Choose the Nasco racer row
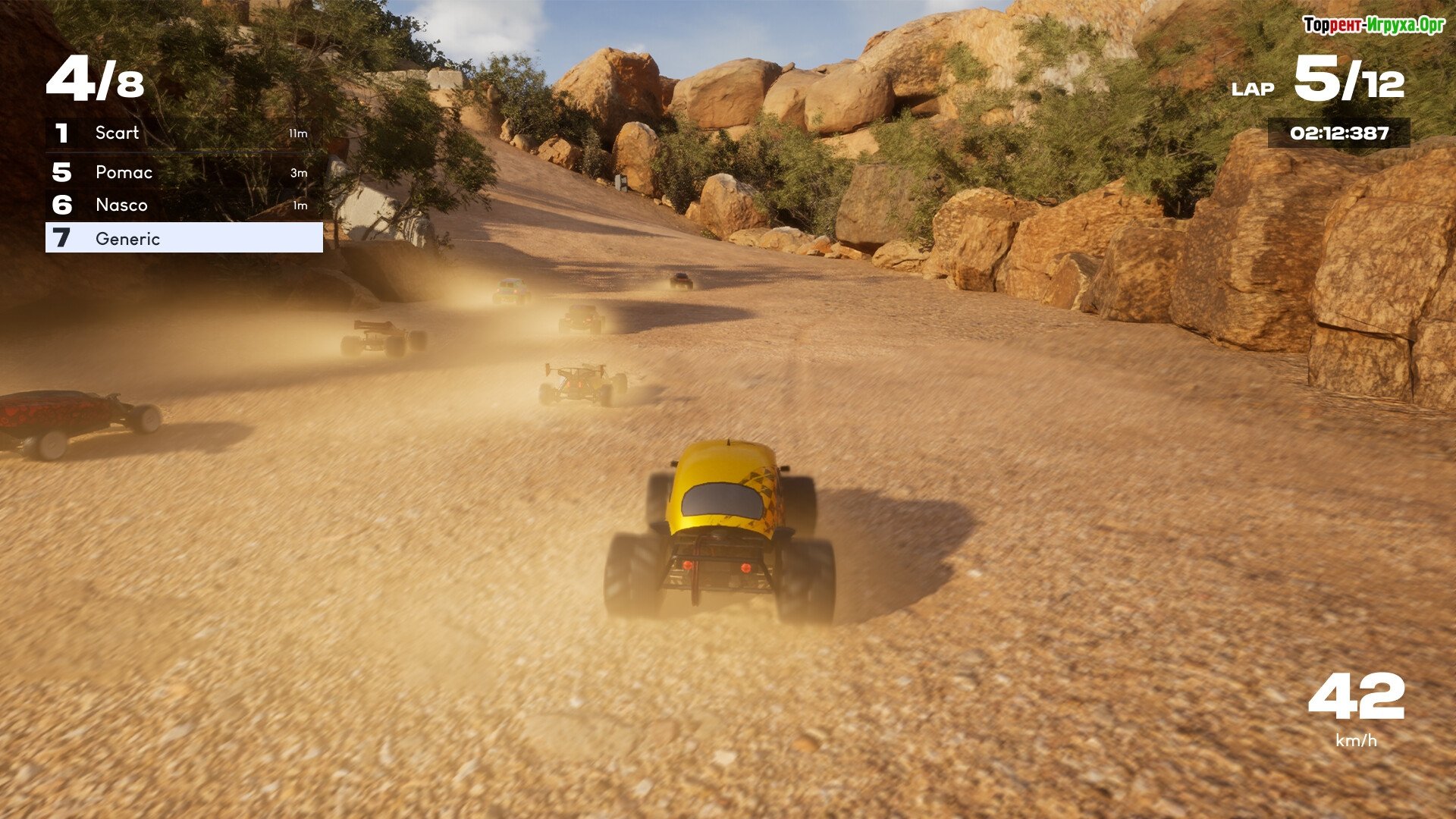 point(184,206)
